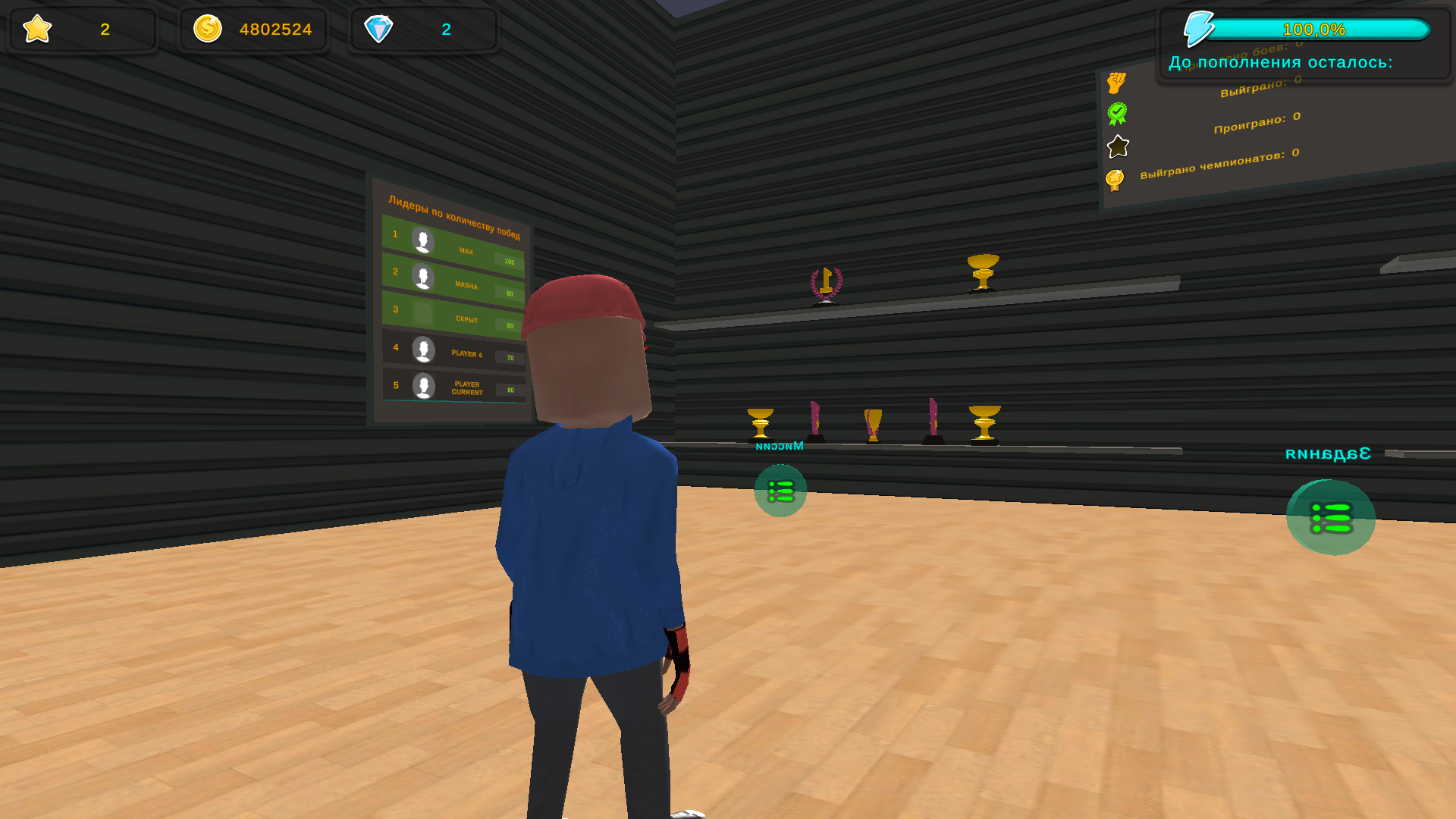Click the gold coin currency icon
Viewport: 1456px width, 819px height.
point(208,29)
